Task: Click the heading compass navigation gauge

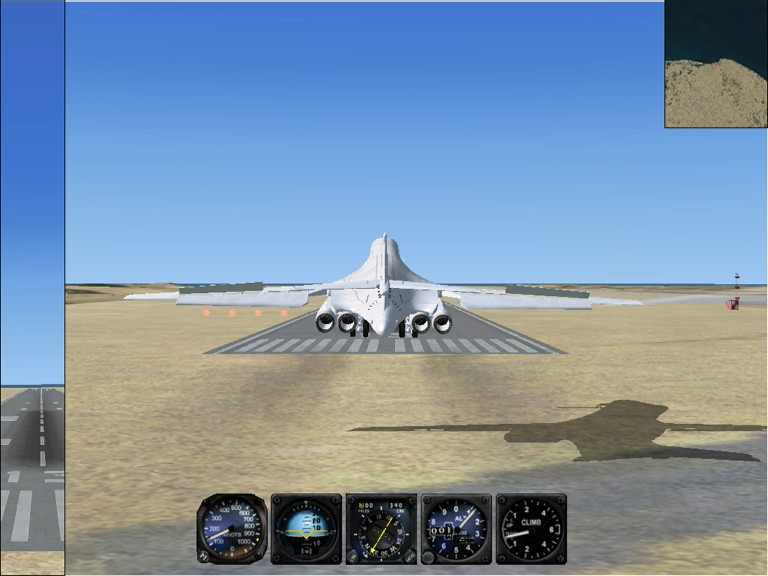Action: [x=381, y=528]
